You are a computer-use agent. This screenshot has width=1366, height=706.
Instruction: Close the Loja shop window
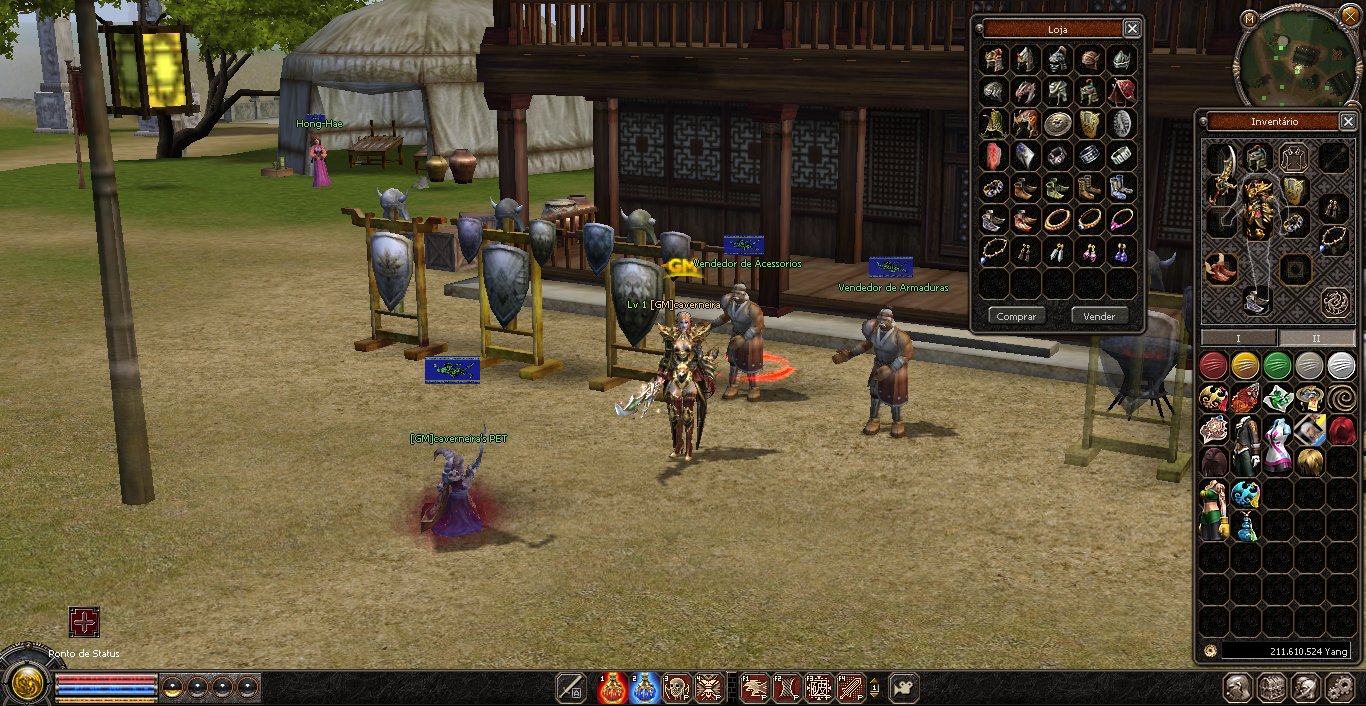1131,29
